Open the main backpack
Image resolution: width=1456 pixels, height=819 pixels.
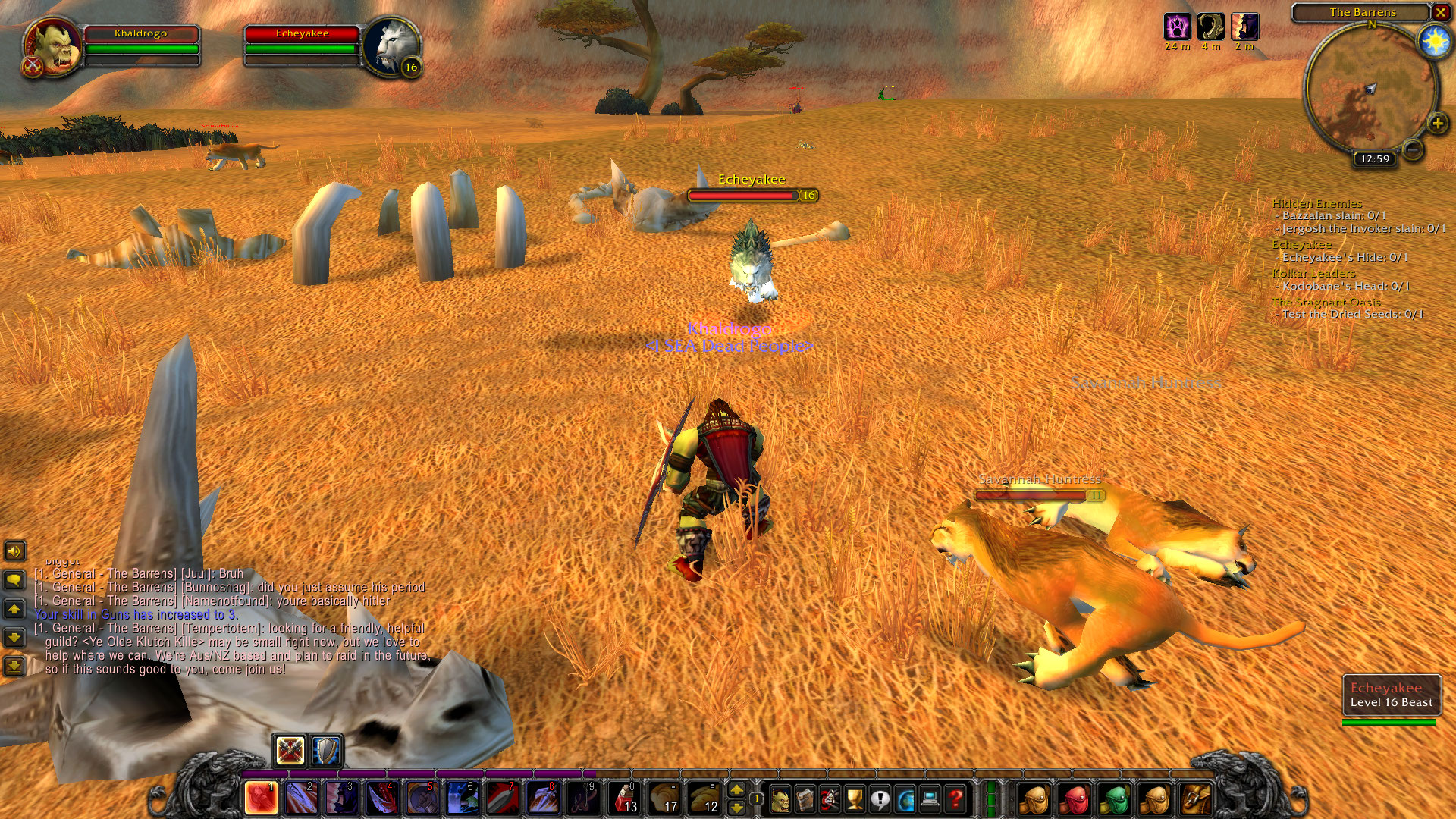[x=1195, y=799]
